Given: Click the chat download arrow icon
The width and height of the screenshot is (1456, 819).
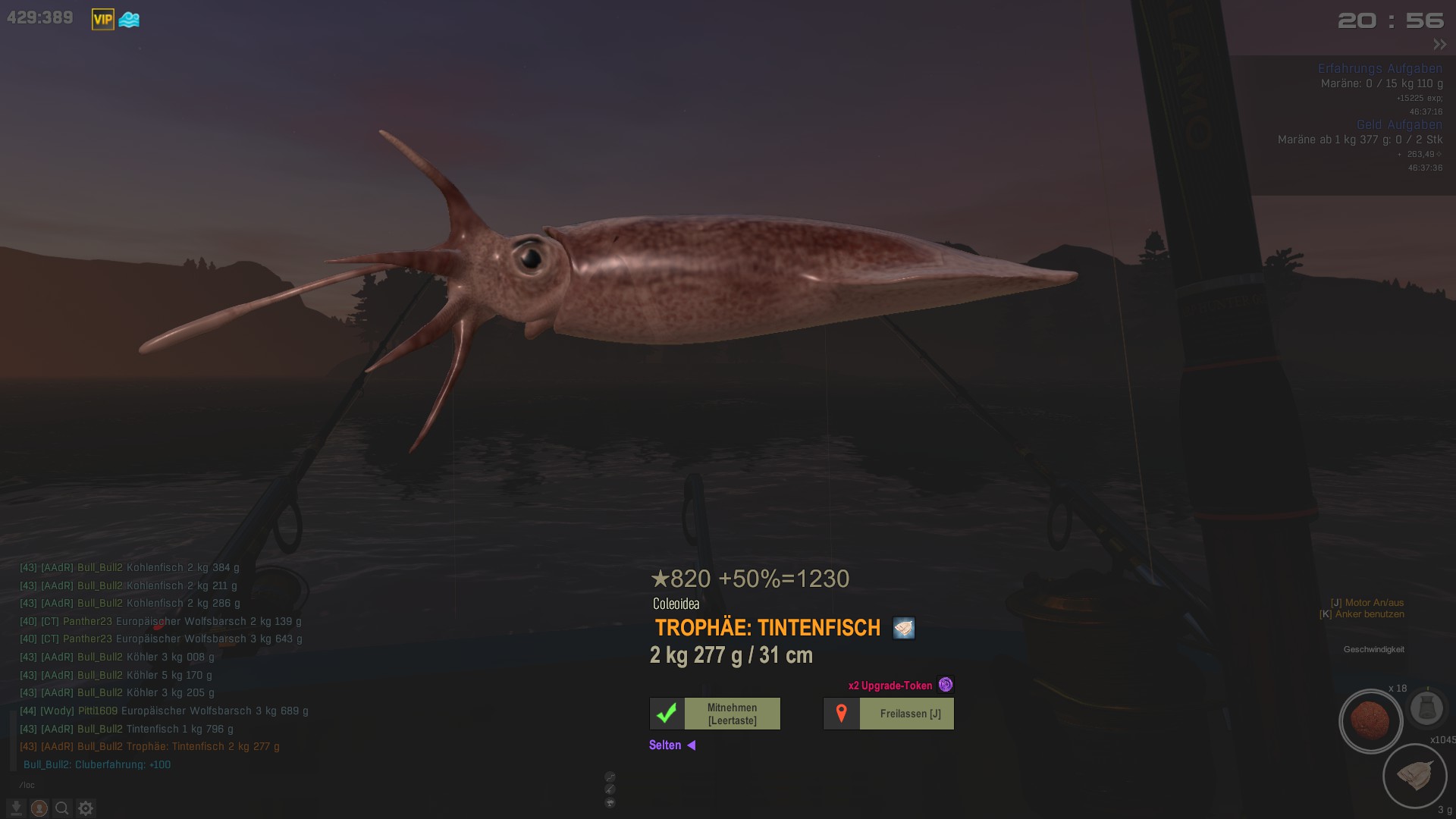Looking at the screenshot, I should (16, 808).
